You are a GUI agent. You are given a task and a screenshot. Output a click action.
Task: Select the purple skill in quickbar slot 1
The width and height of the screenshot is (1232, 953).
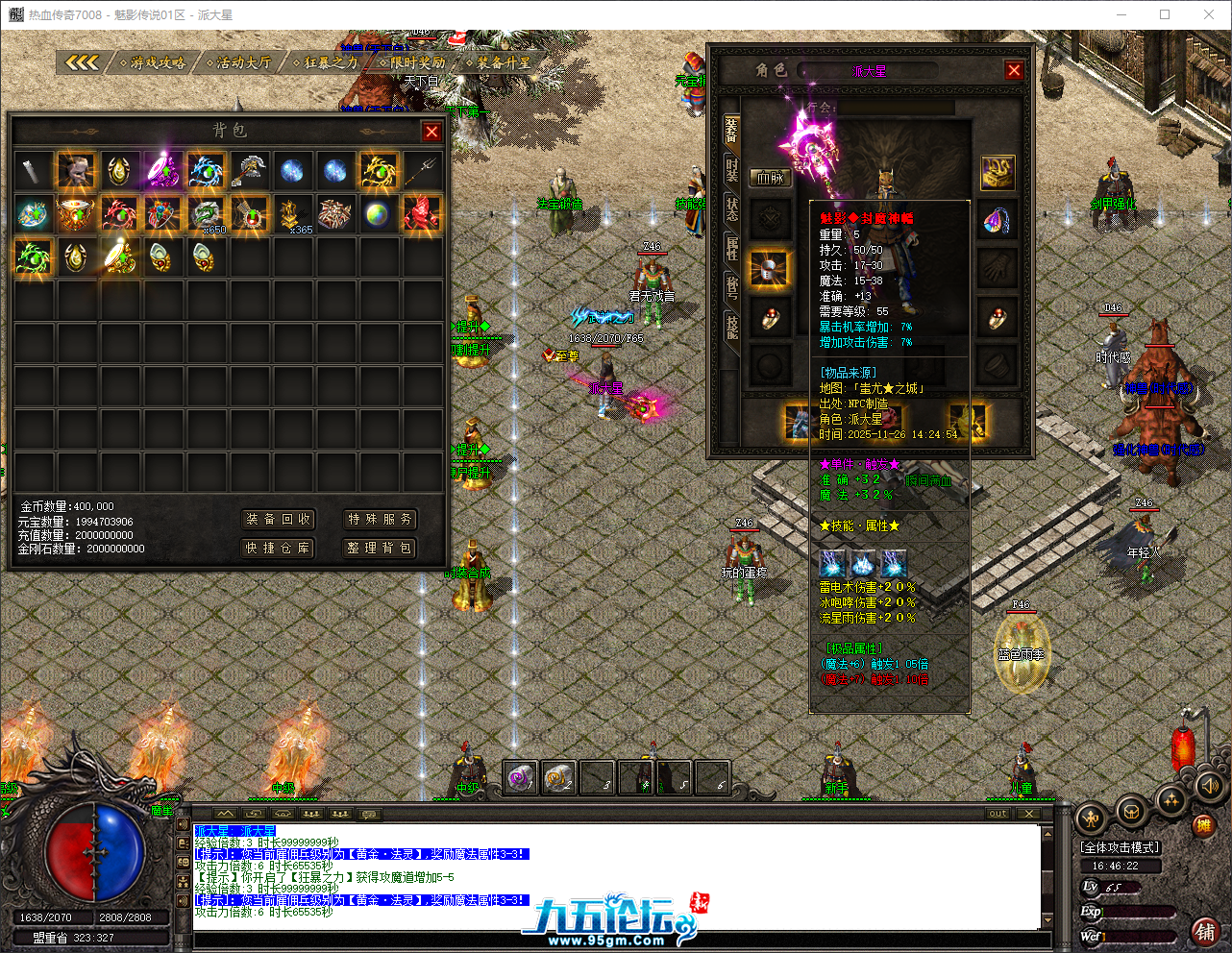[x=521, y=778]
